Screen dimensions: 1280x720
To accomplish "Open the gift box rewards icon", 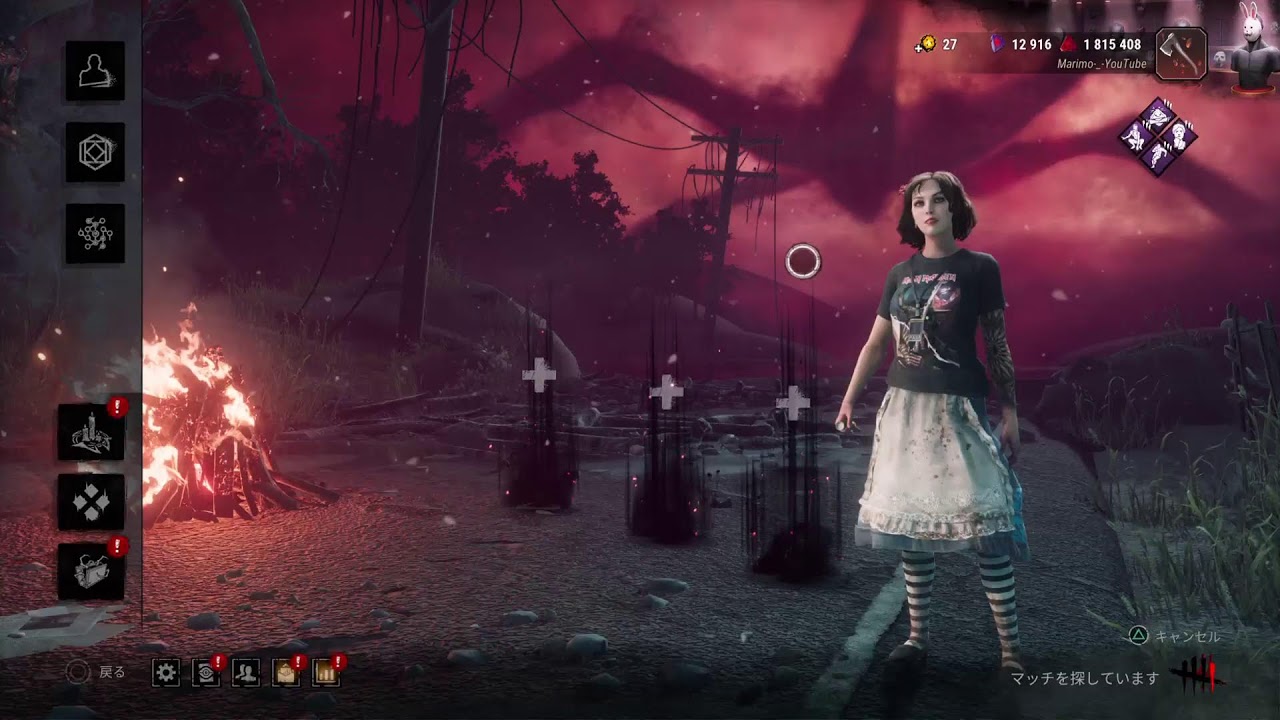I will (x=91, y=572).
